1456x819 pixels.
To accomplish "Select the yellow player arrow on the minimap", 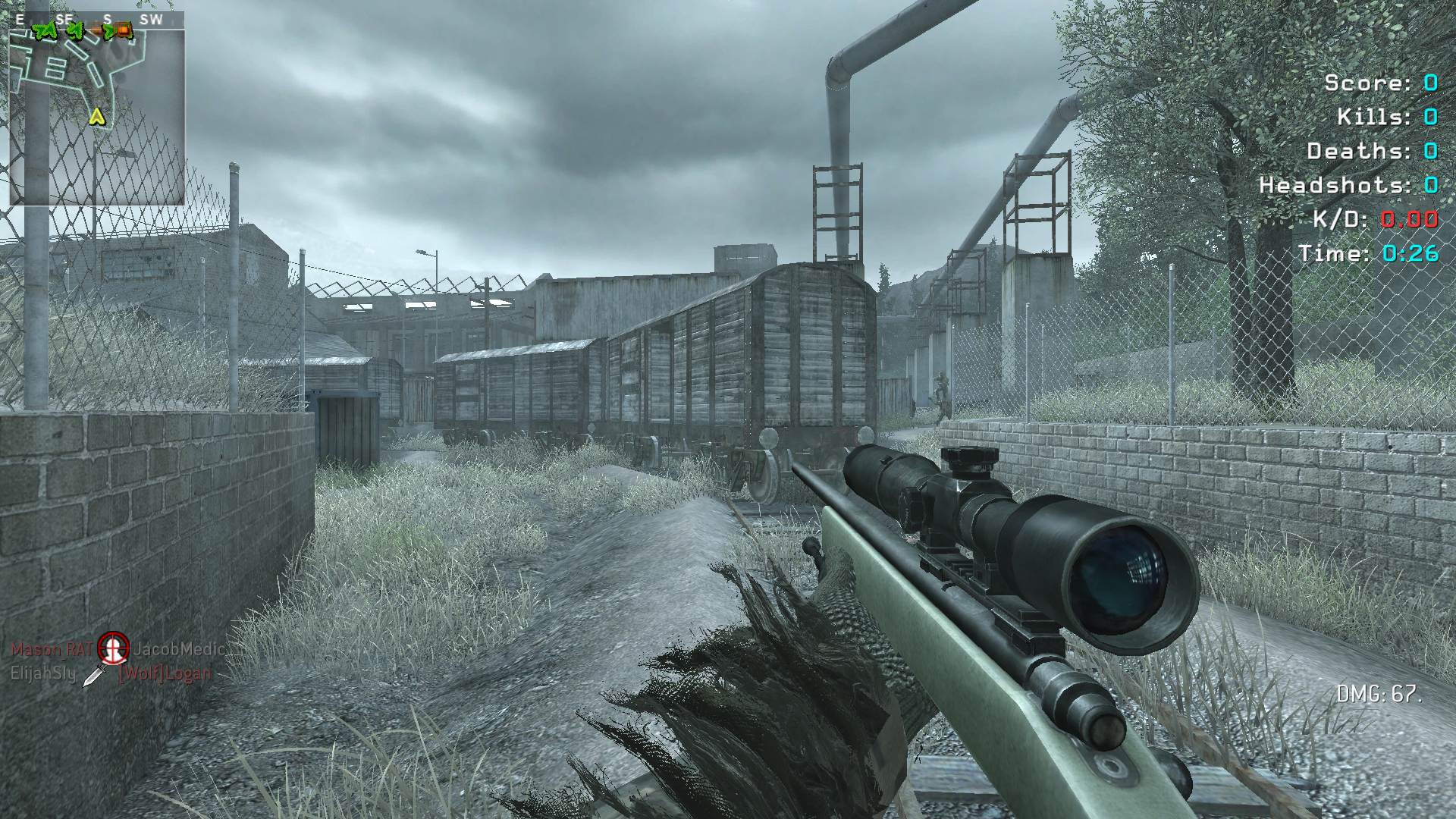I will 97,116.
